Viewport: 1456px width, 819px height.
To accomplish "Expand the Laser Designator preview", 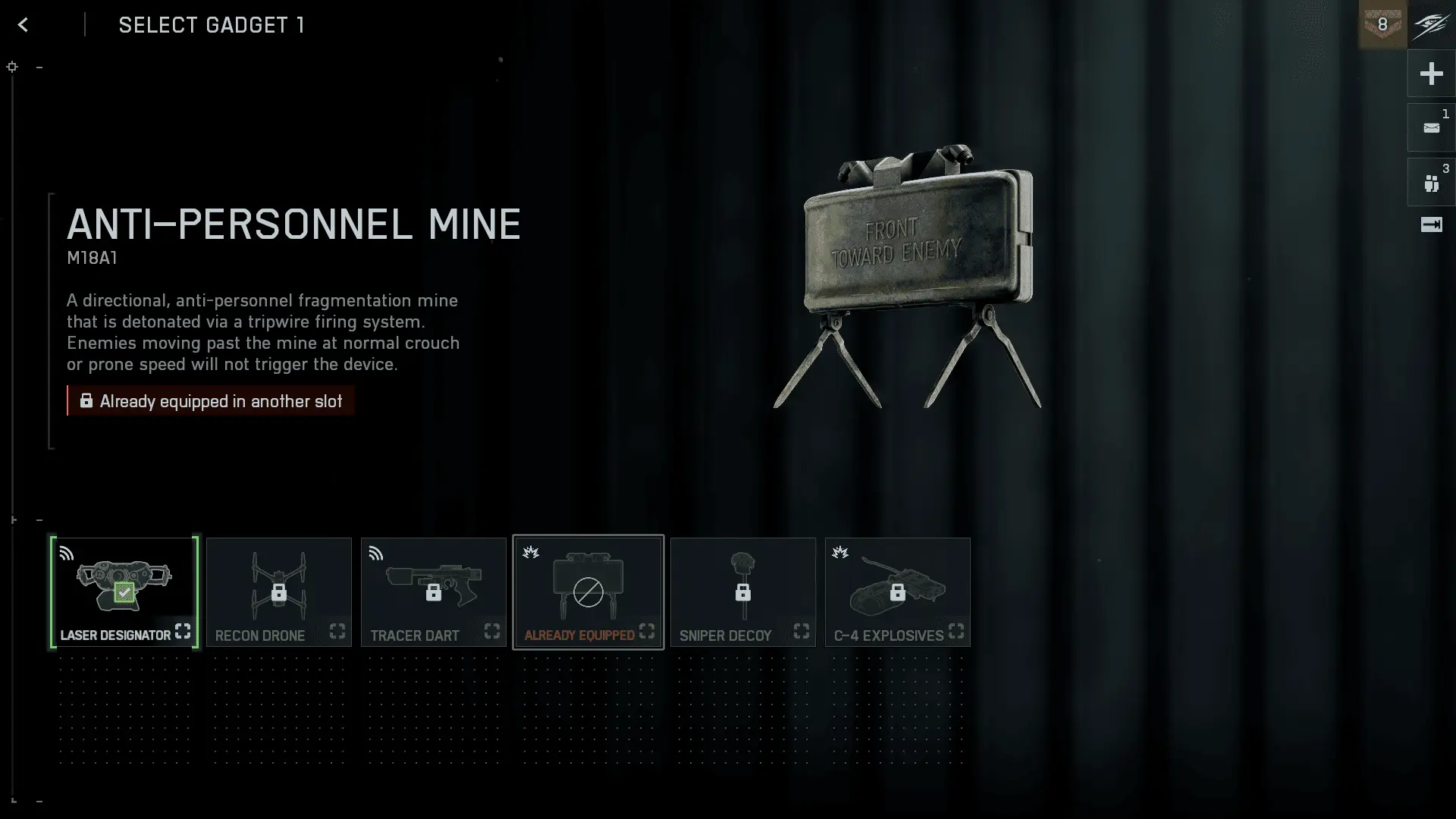I will pyautogui.click(x=183, y=631).
